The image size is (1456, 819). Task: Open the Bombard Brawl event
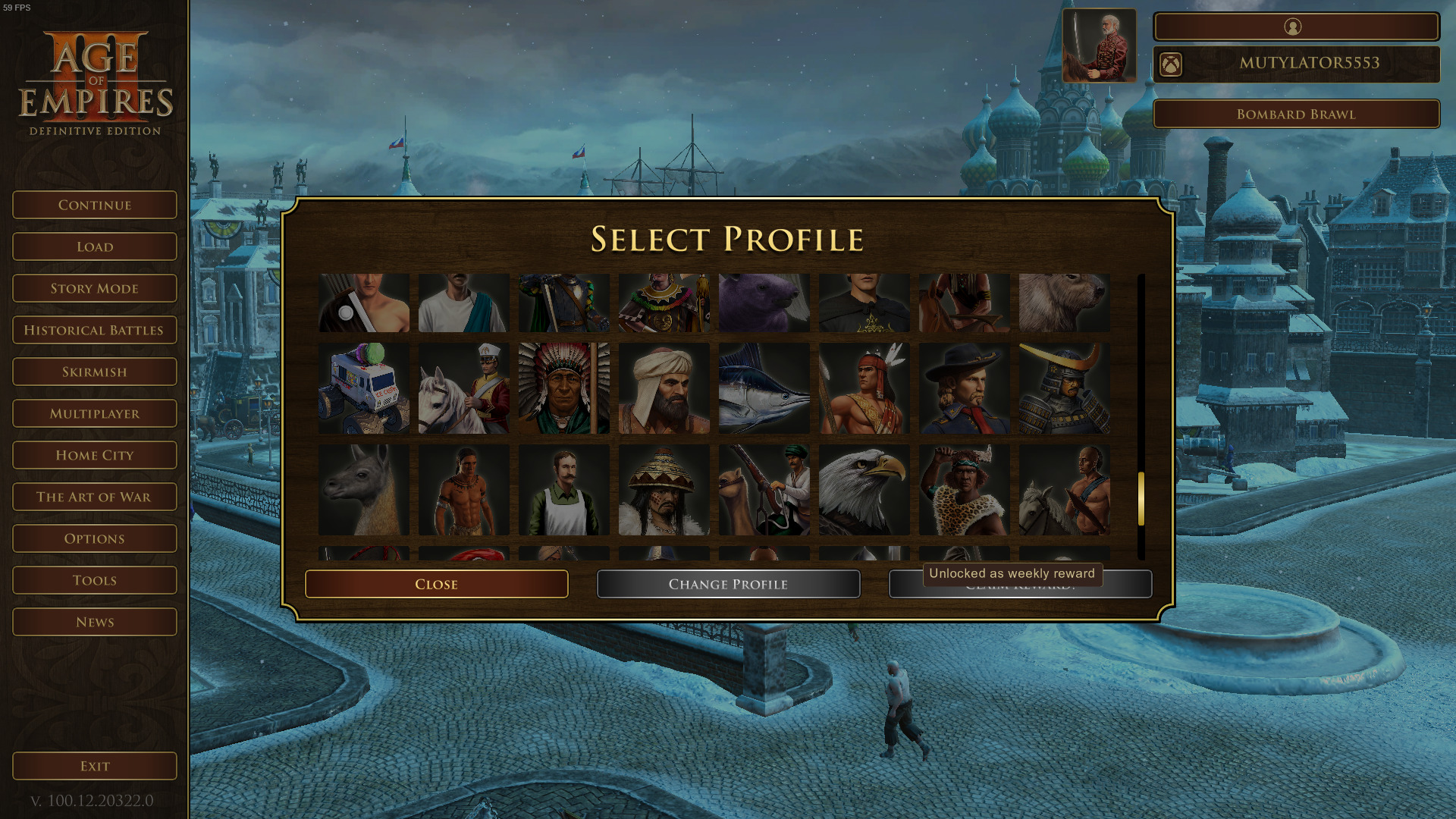click(1296, 114)
